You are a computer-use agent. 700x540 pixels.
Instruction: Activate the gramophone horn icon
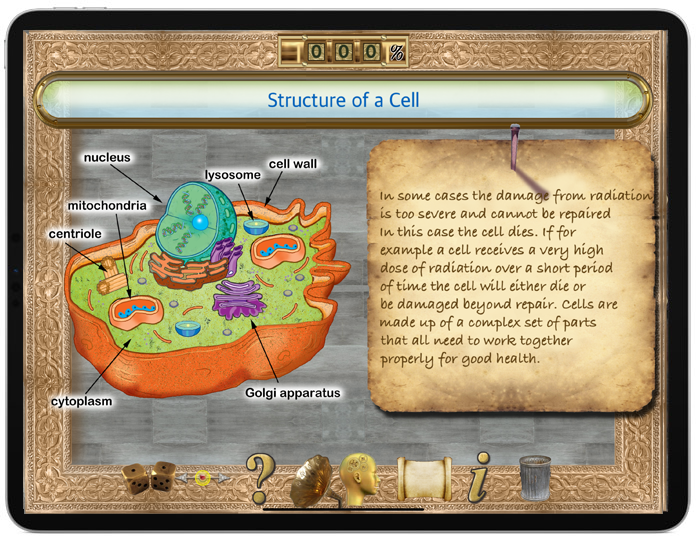pos(311,480)
